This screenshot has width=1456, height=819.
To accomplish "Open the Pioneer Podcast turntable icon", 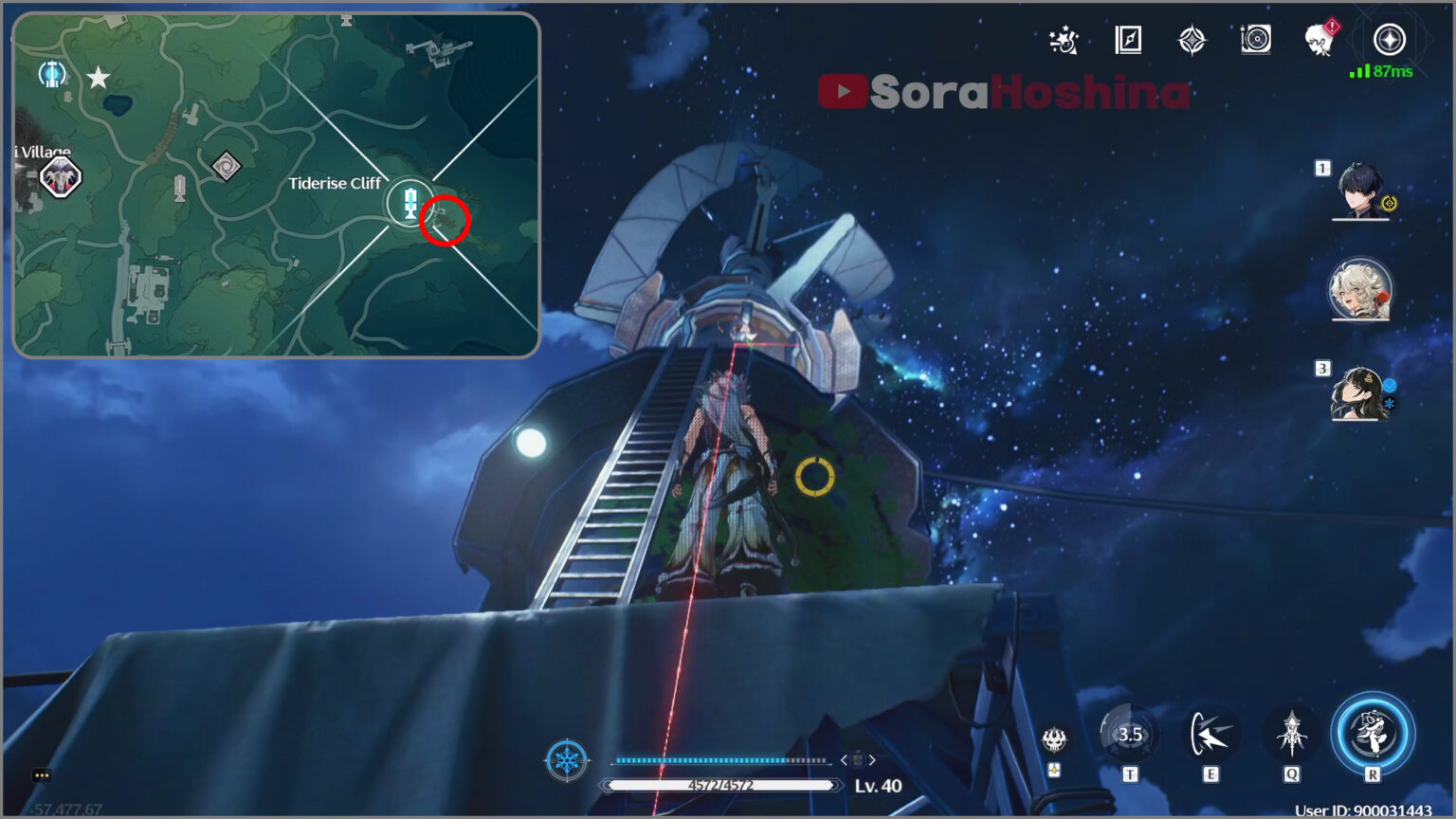I will 1255,40.
